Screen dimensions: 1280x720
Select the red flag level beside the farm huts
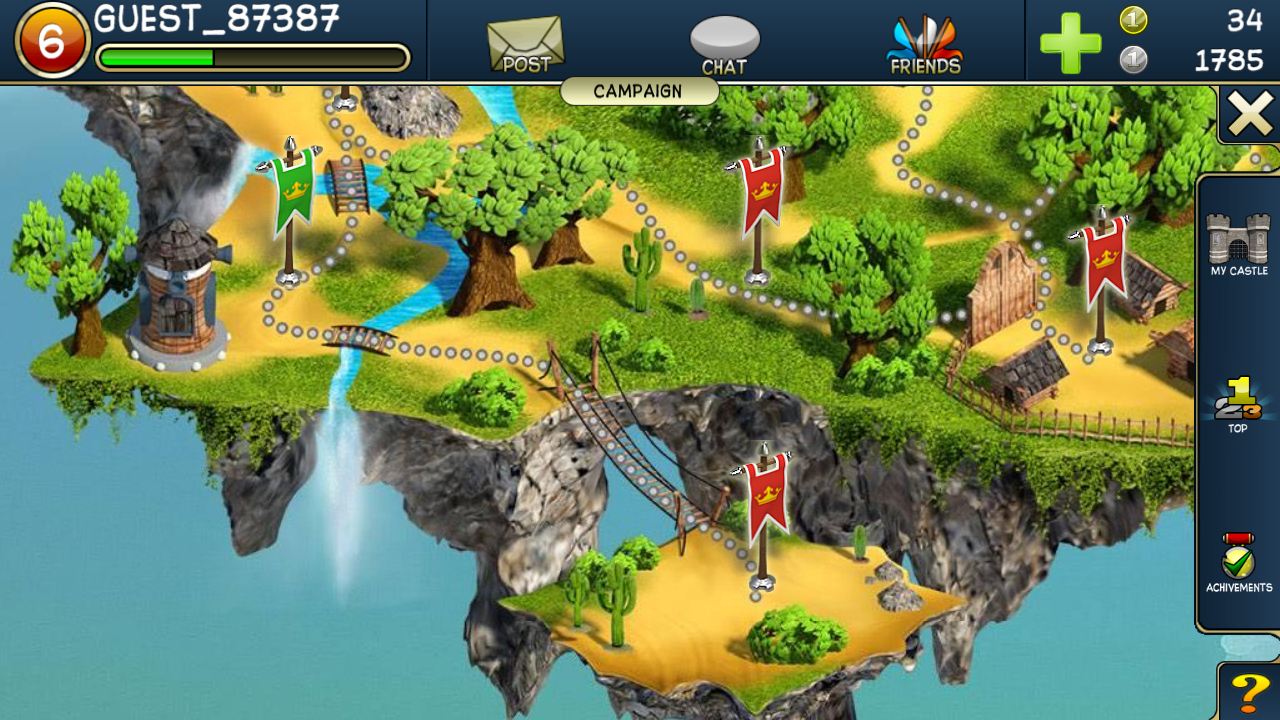(x=1102, y=262)
